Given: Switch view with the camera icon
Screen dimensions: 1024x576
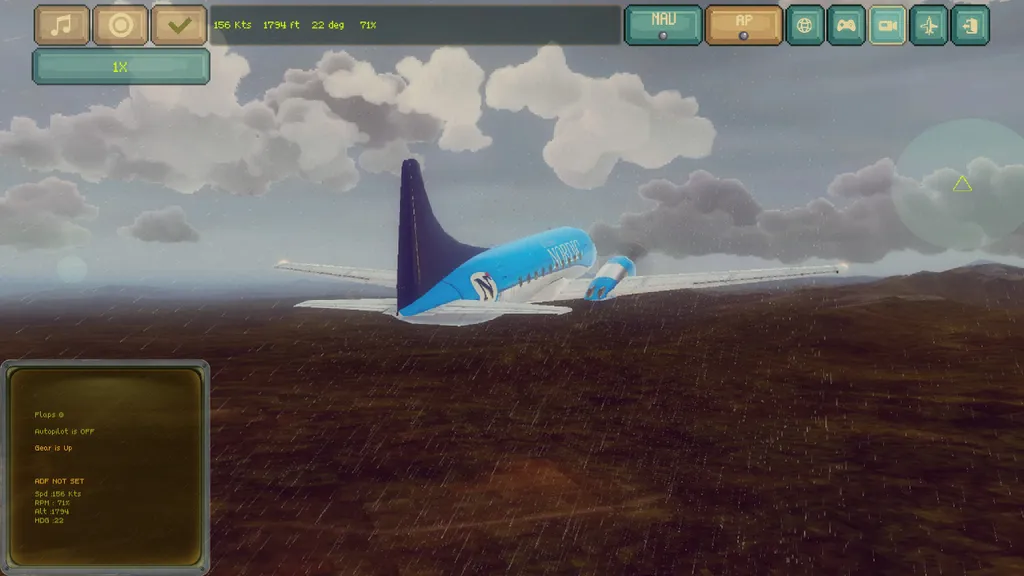Looking at the screenshot, I should coord(887,25).
